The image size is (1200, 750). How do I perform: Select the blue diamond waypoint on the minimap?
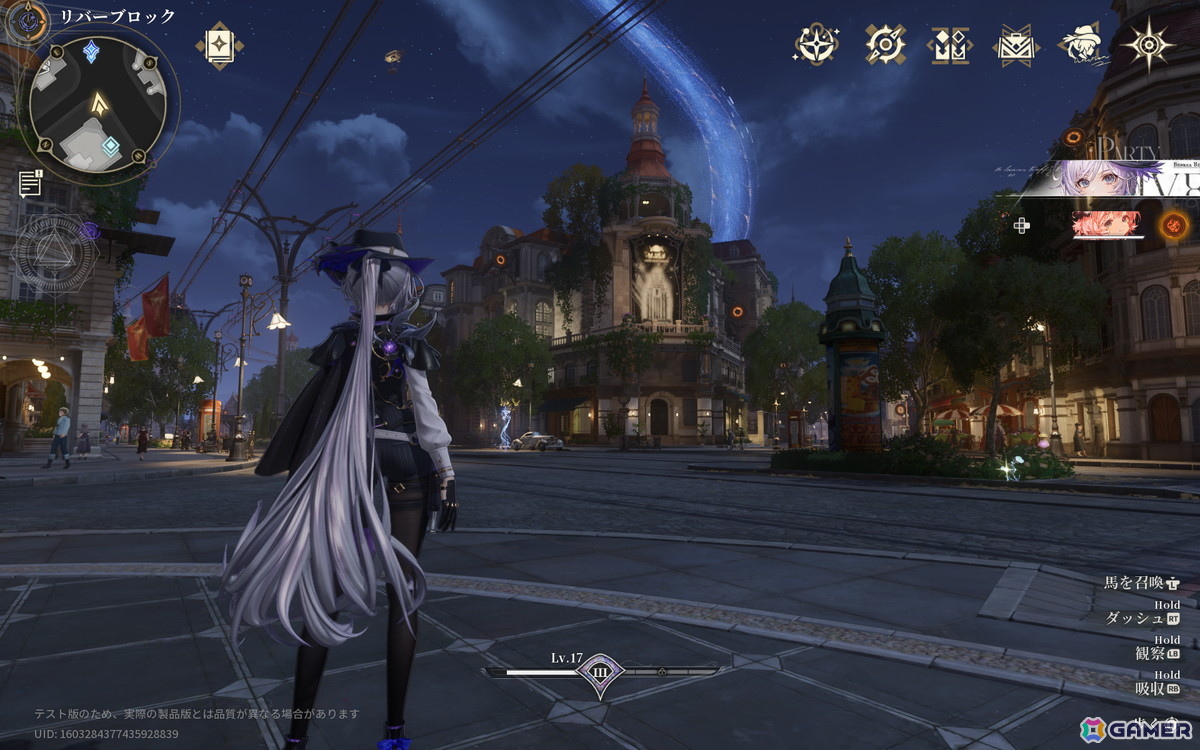point(91,51)
